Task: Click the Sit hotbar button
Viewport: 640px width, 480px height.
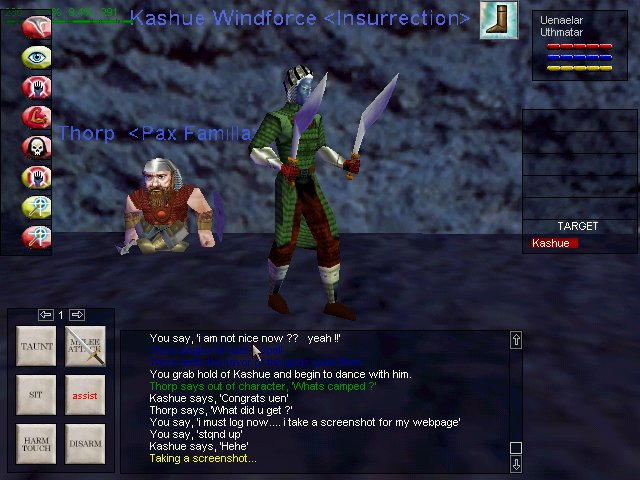Action: (36, 395)
